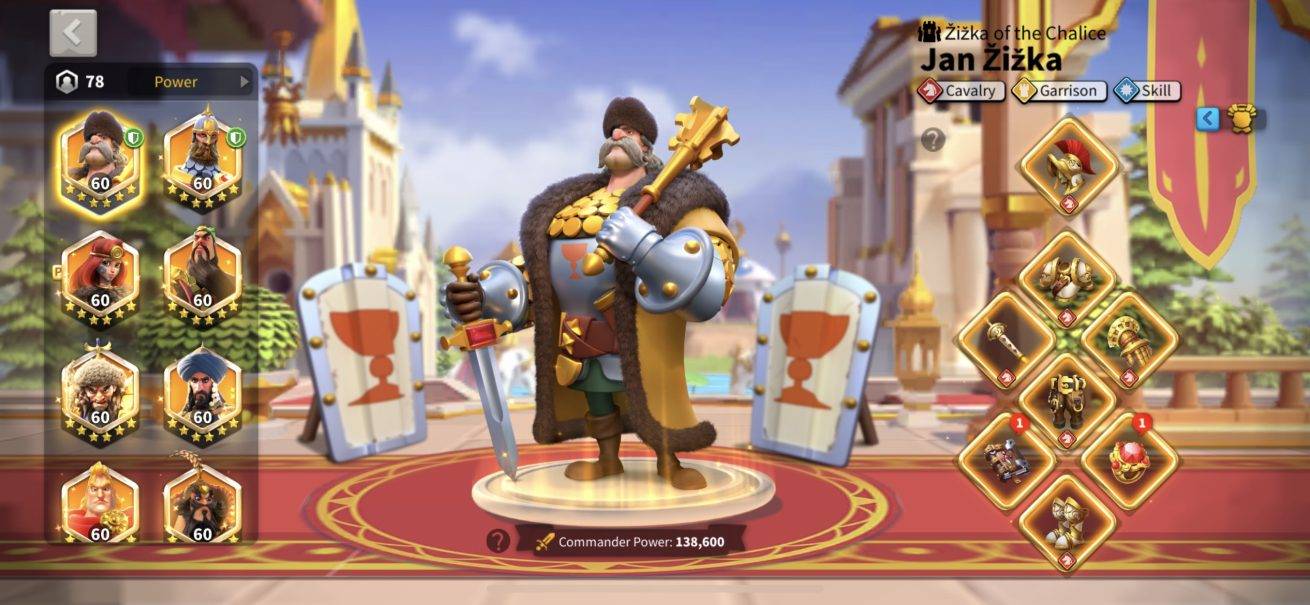Open the Power sort dropdown
Viewport: 1310px width, 605px height.
click(198, 82)
